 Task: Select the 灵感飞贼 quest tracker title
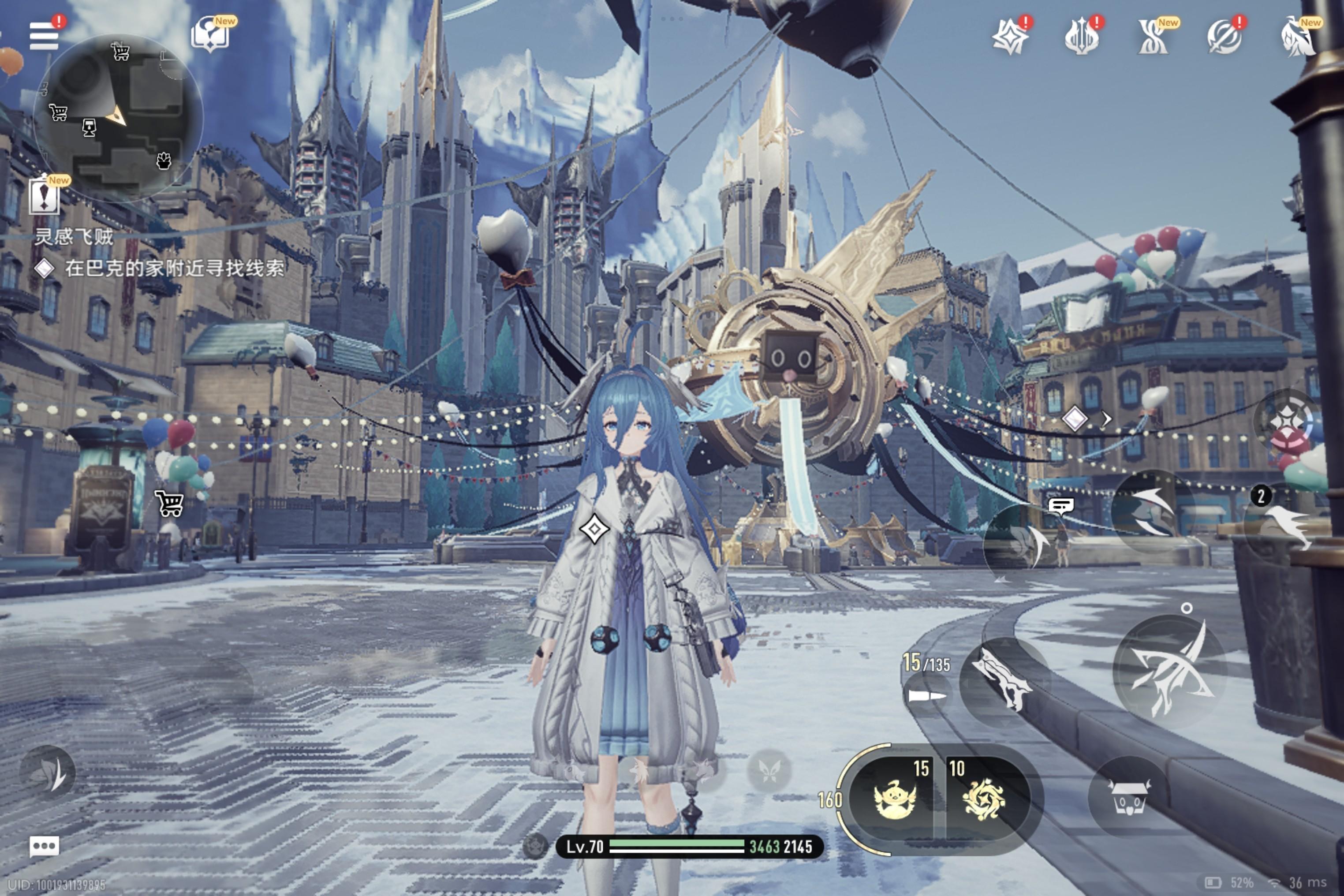pos(74,237)
